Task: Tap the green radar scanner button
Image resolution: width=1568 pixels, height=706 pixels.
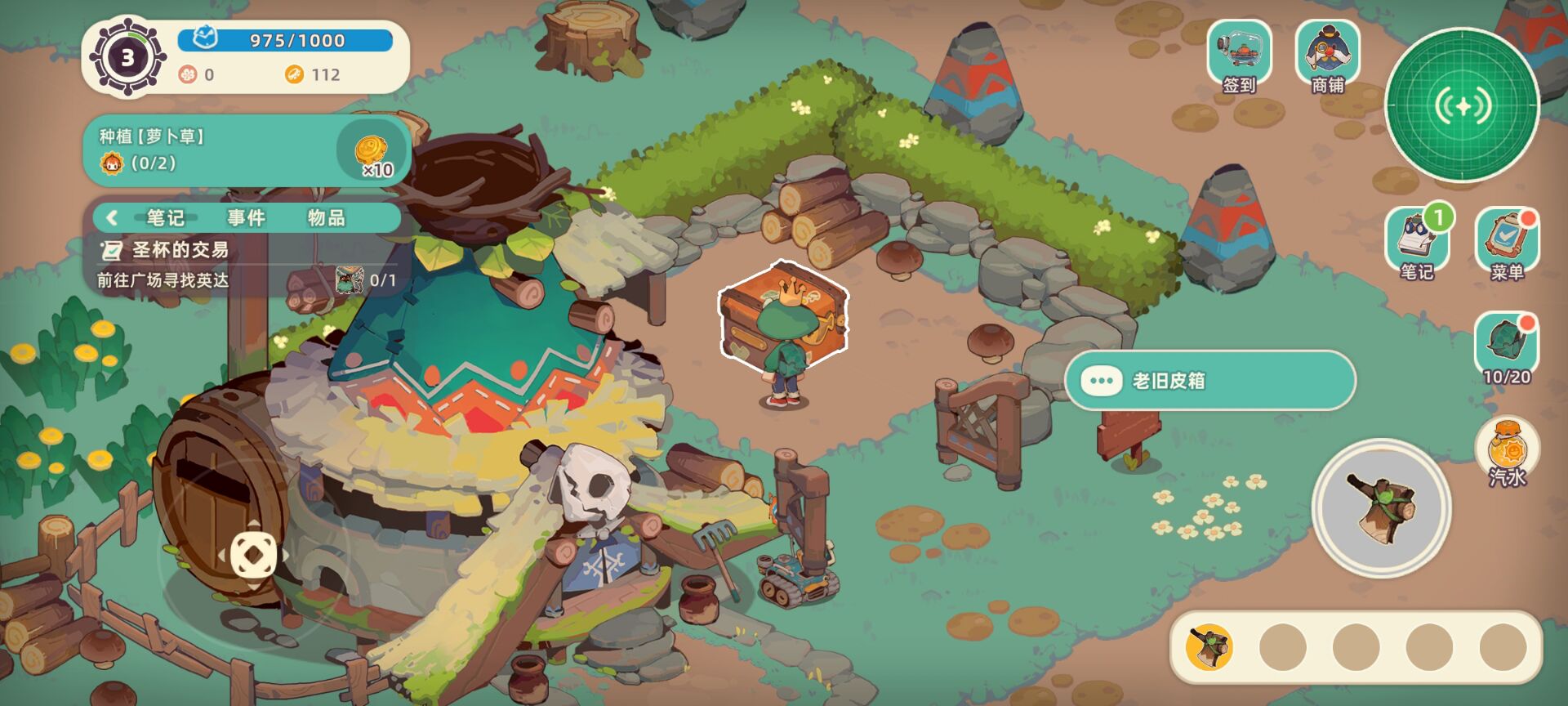Action: [x=1463, y=106]
